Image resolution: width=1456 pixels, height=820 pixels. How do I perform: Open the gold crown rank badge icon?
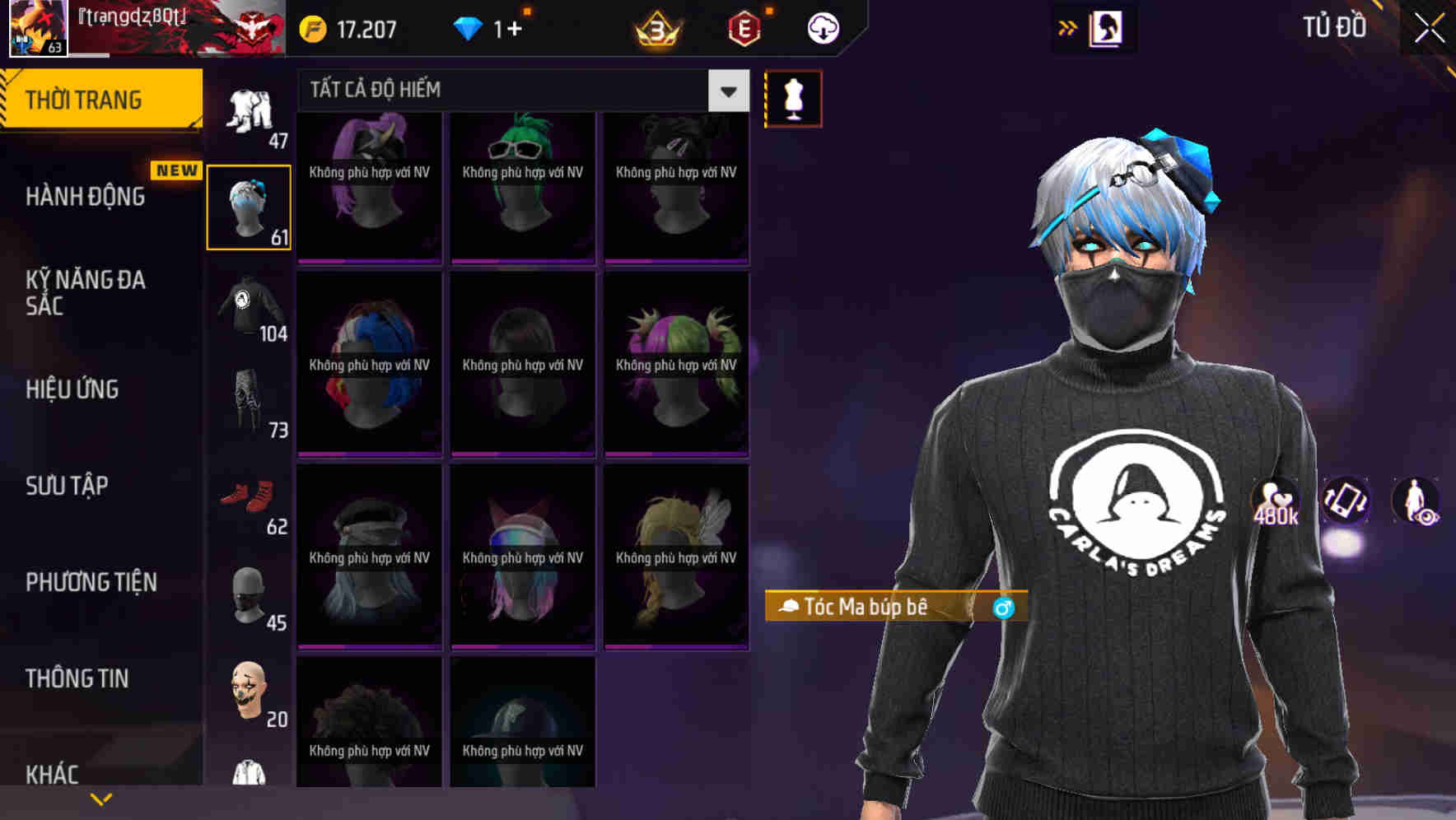pyautogui.click(x=655, y=29)
